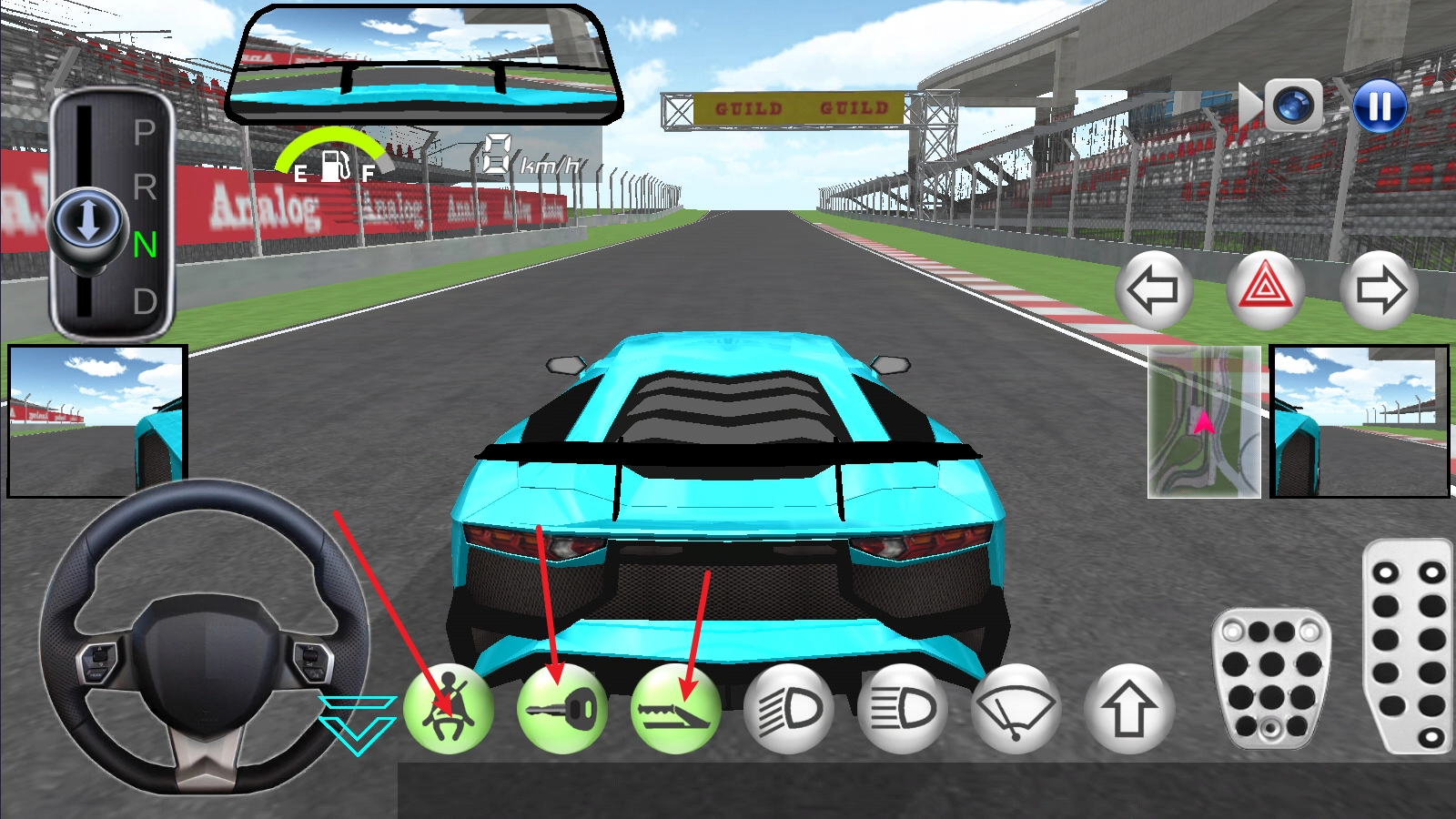Screen dimensions: 1456x819
Task: Pause the game with the blue button
Action: [x=1379, y=106]
